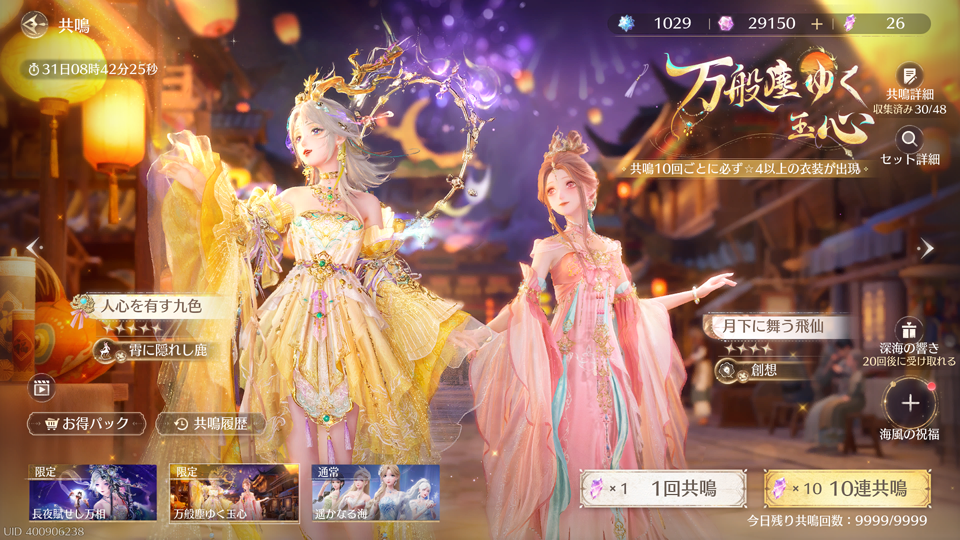
Task: Play the banner preview video
Action: tap(41, 385)
